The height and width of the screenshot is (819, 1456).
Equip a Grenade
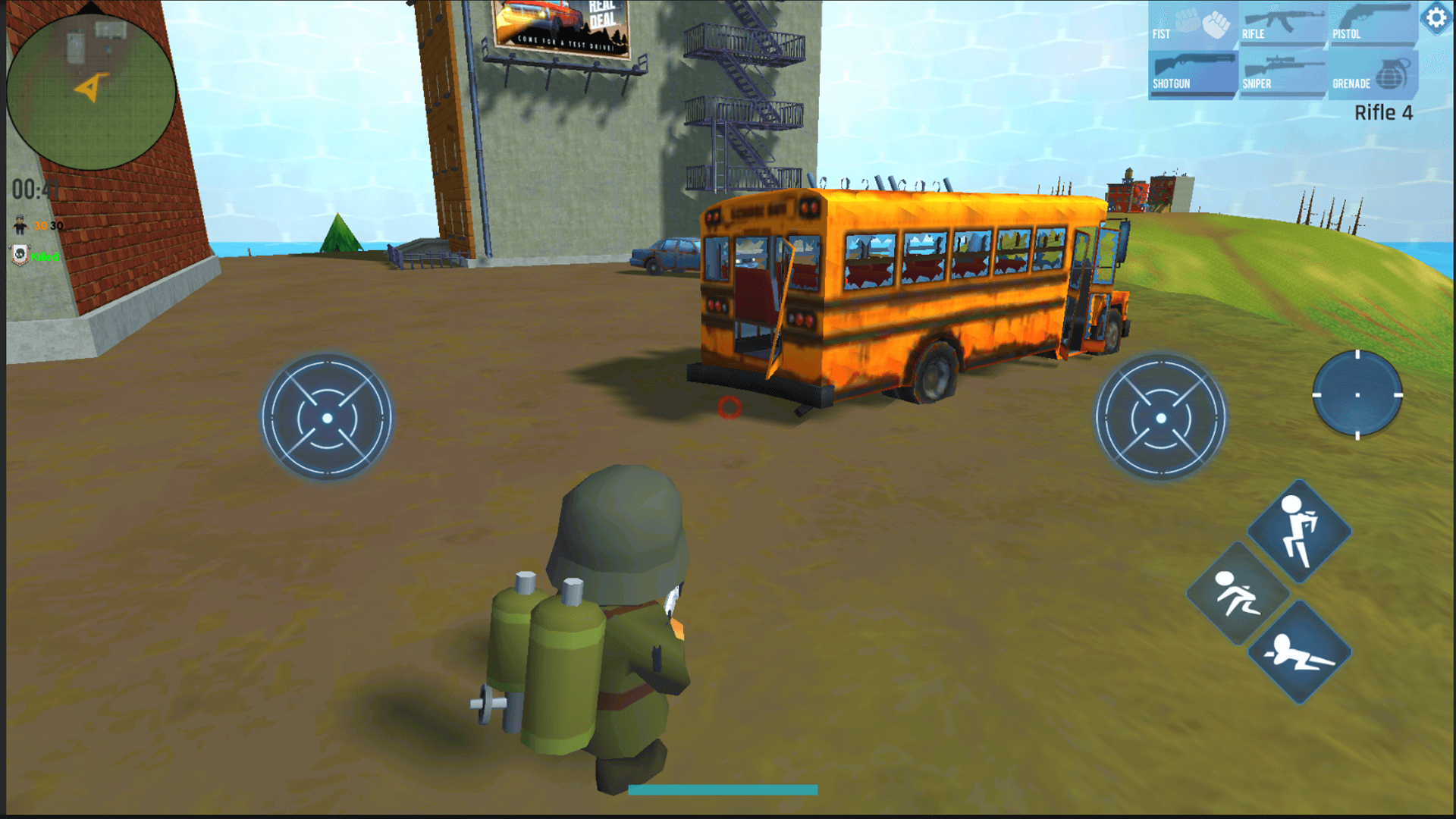coord(1373,73)
